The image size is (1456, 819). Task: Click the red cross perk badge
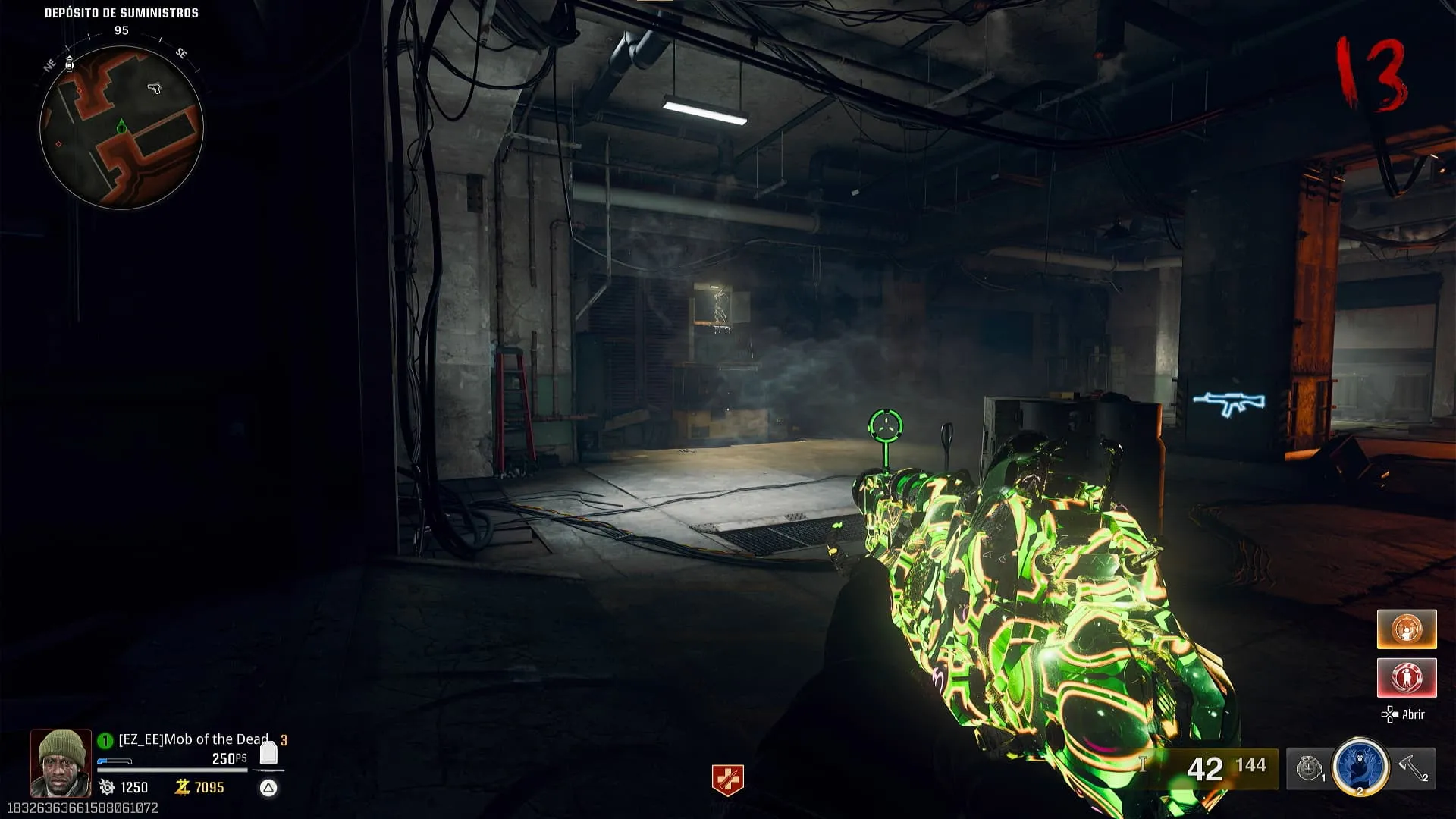click(x=727, y=780)
